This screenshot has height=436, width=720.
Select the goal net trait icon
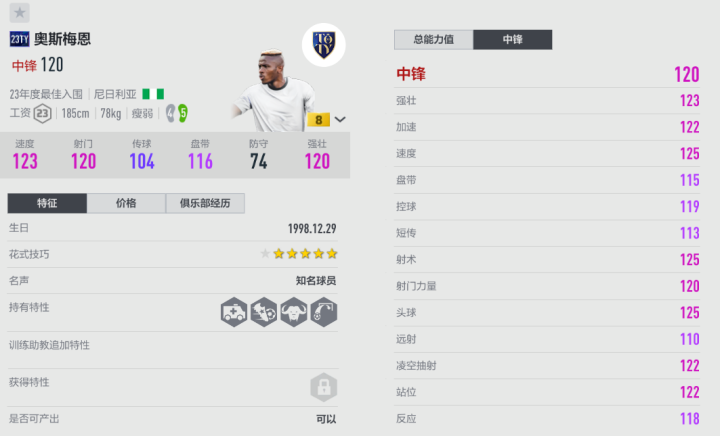323,313
